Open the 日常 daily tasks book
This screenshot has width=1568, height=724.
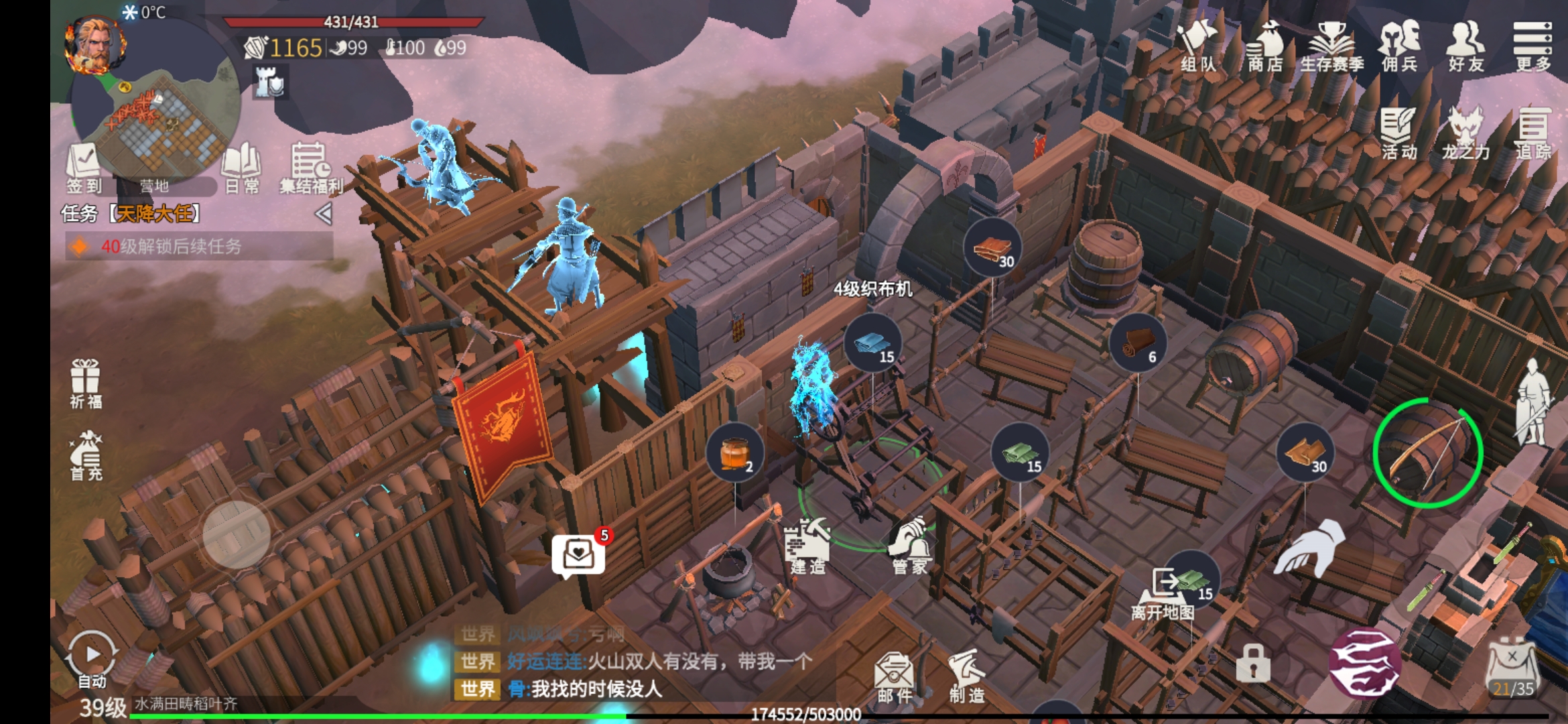pos(241,168)
